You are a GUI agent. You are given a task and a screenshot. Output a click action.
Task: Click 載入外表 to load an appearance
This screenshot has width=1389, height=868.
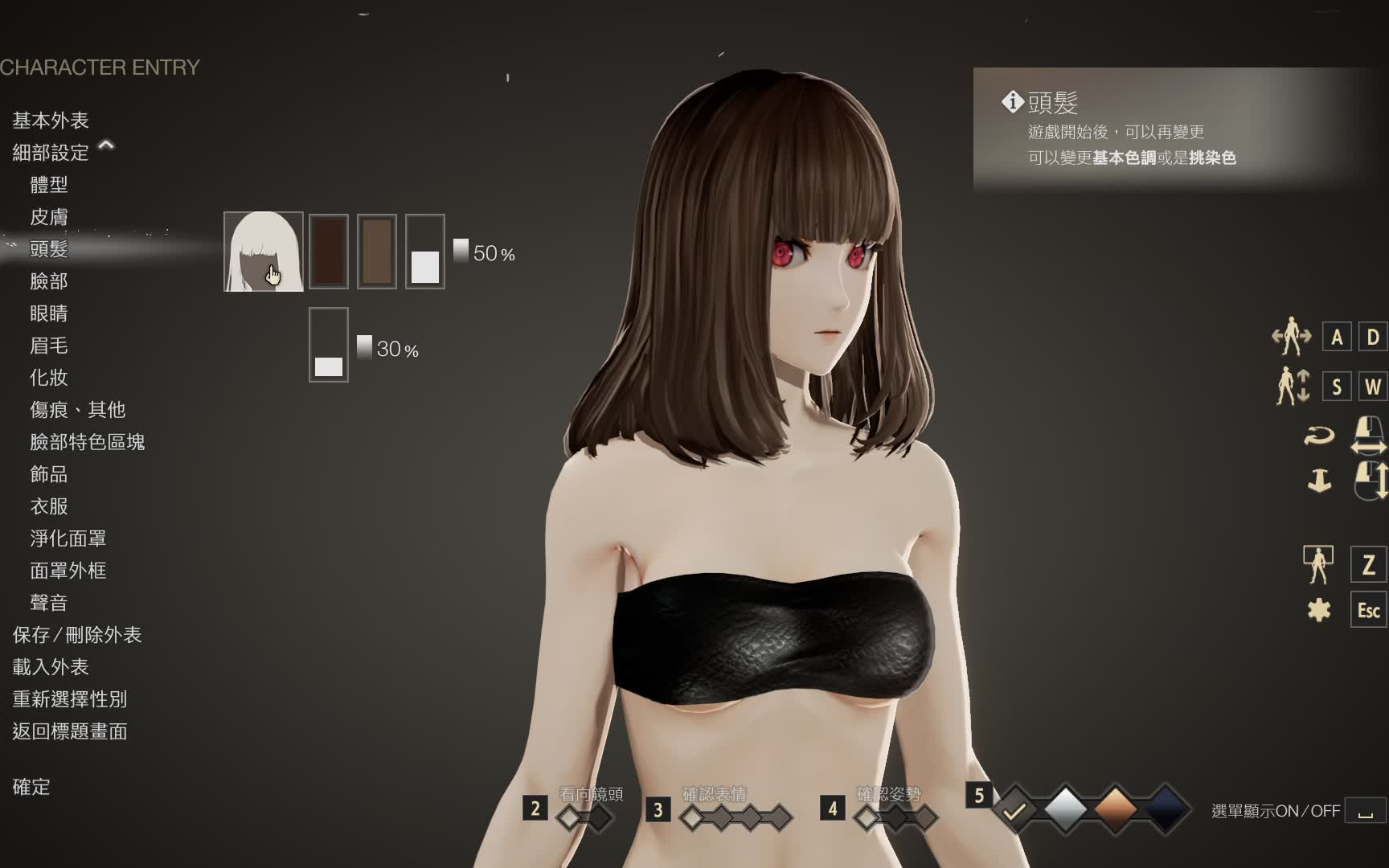point(50,667)
